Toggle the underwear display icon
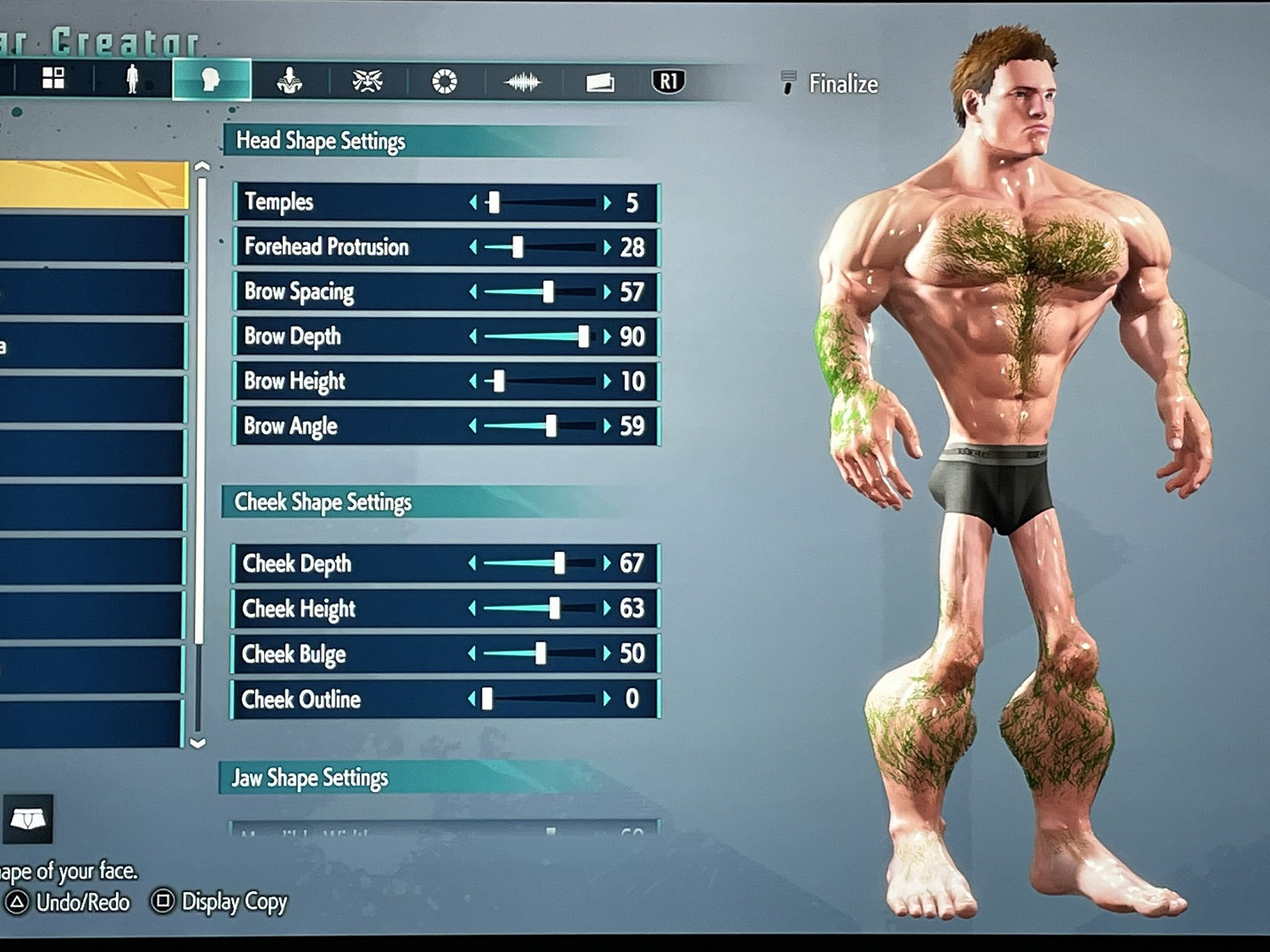Viewport: 1270px width, 952px height. 28,819
